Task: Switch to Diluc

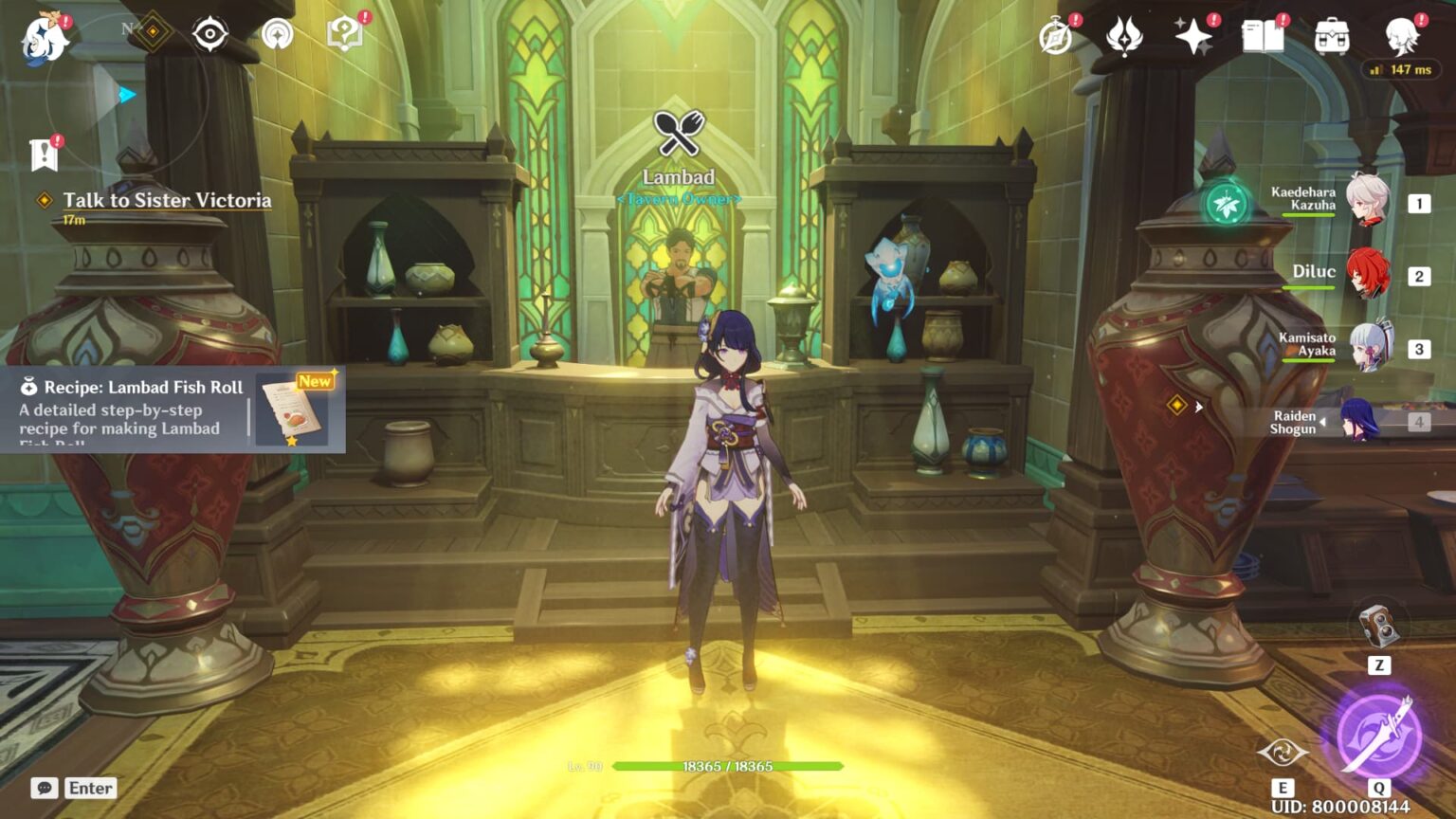Action: pos(1367,275)
